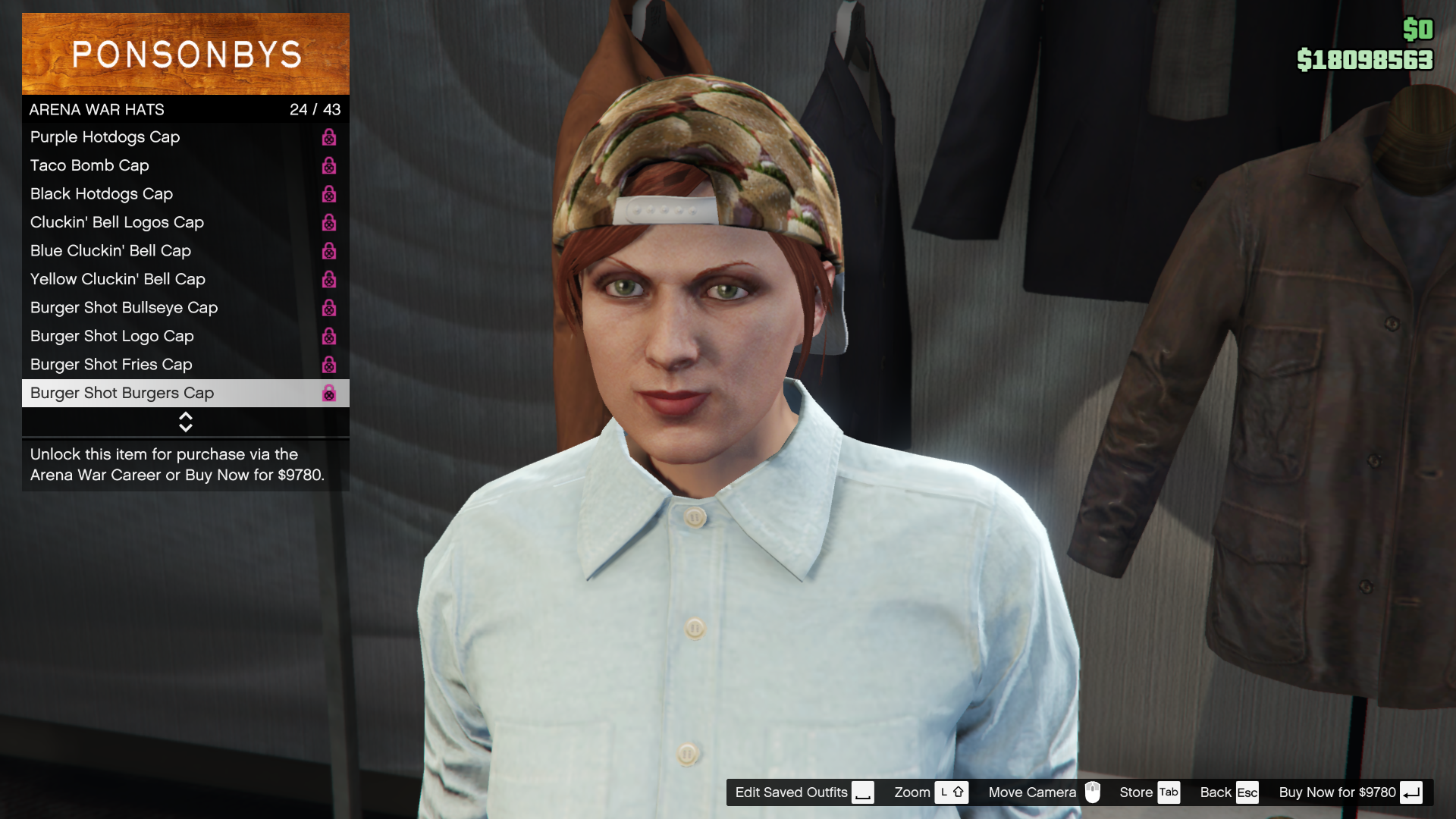This screenshot has width=1456, height=819.
Task: Open the Store option
Action: (x=1149, y=792)
